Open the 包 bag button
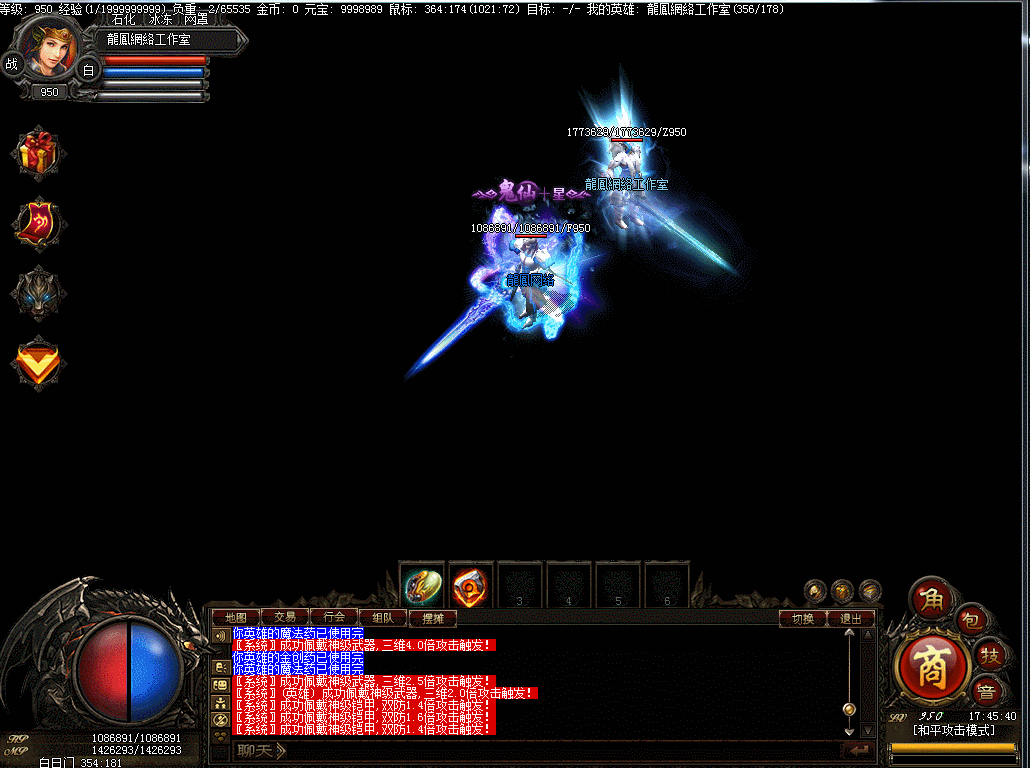The height and width of the screenshot is (768, 1030). (972, 621)
